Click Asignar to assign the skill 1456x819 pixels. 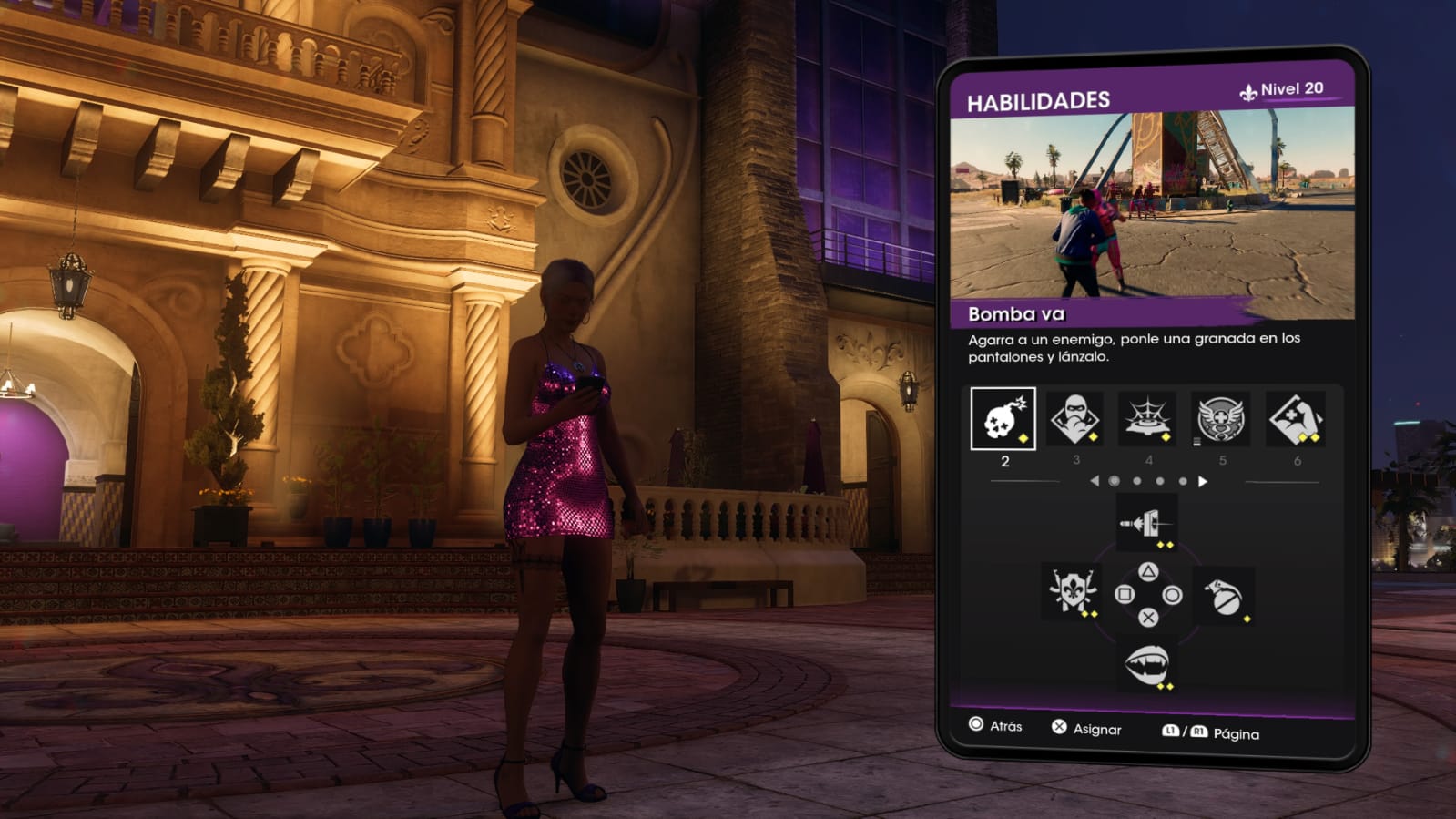pyautogui.click(x=1086, y=728)
